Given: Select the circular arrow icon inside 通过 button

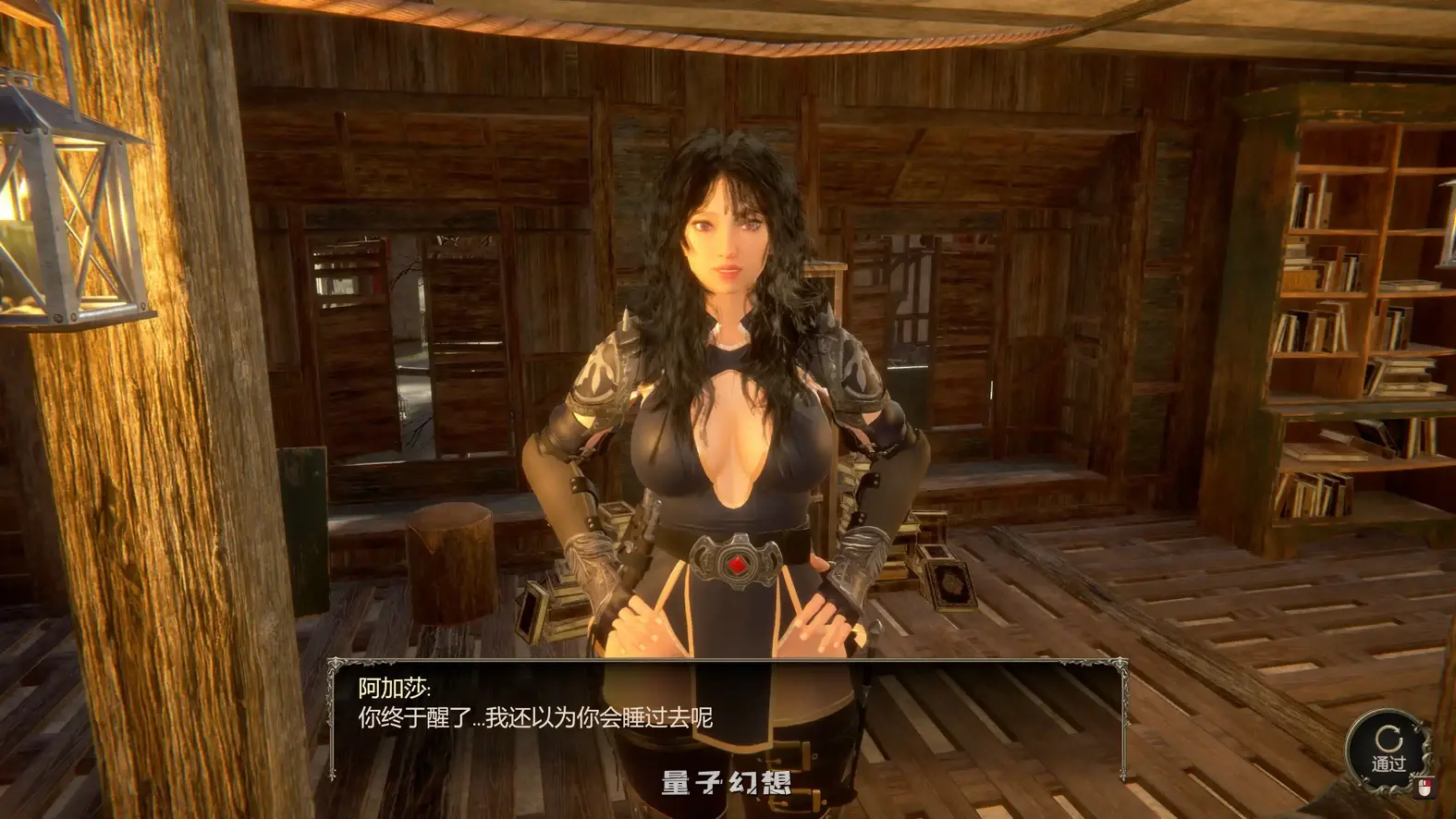Looking at the screenshot, I should point(1387,737).
